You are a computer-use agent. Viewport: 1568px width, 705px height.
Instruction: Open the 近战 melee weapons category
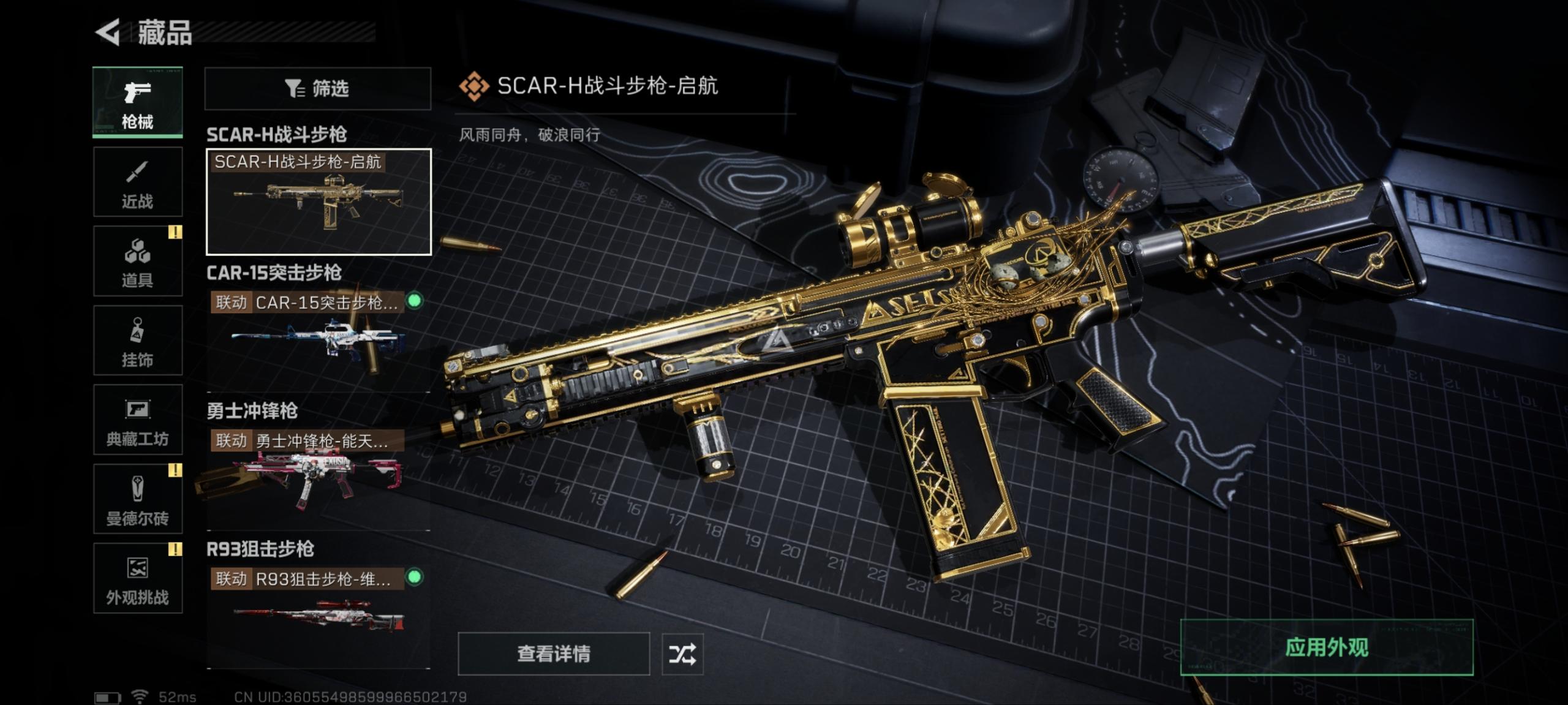(x=138, y=182)
